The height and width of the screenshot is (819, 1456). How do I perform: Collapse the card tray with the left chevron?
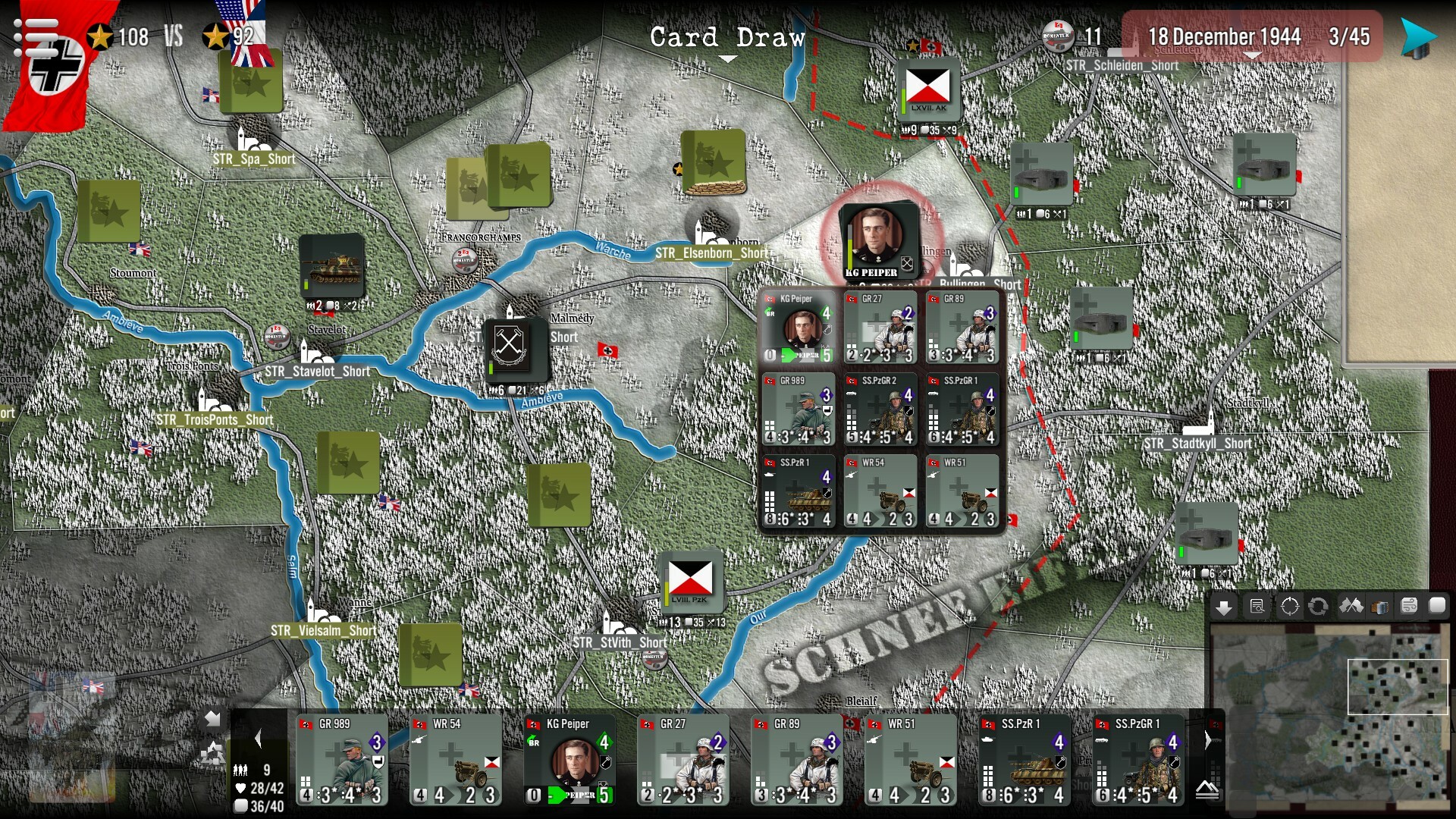pos(258,738)
